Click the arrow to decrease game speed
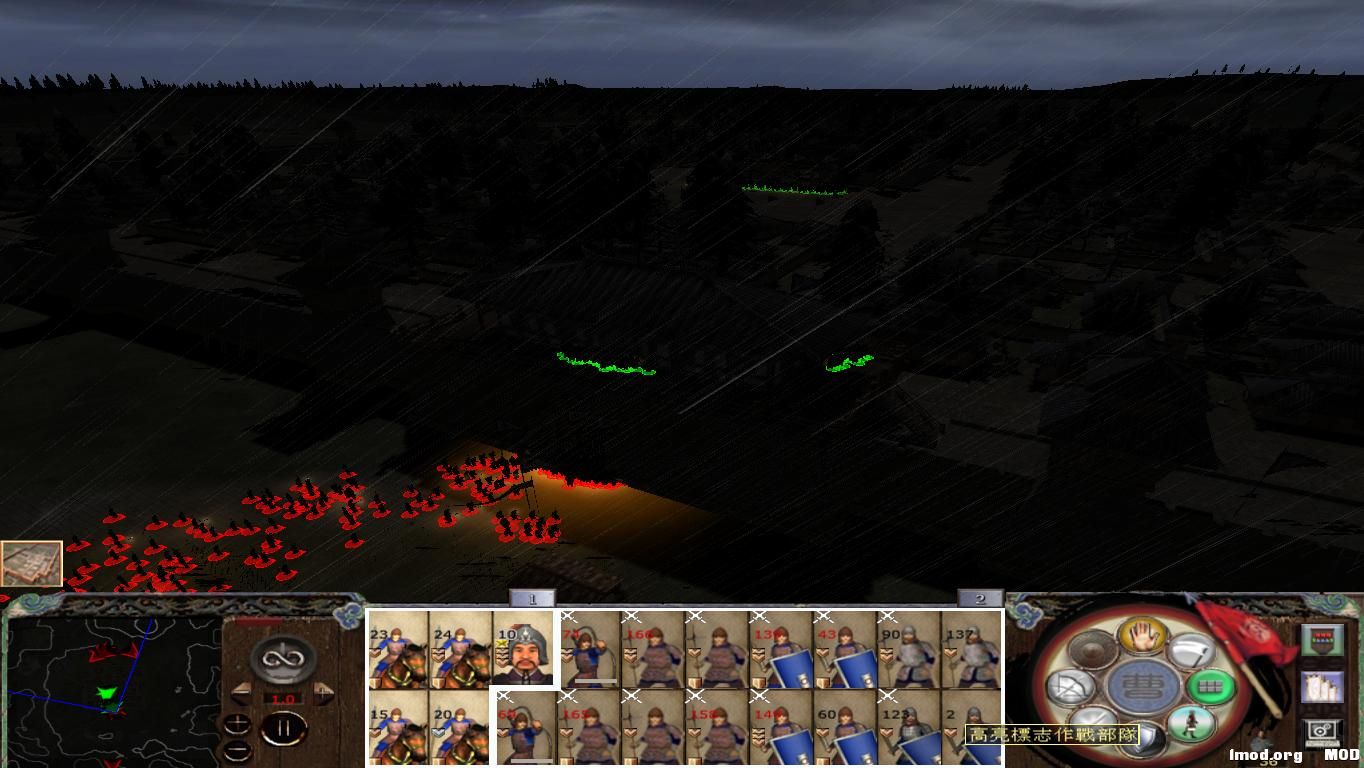The height and width of the screenshot is (768, 1364). click(x=241, y=693)
